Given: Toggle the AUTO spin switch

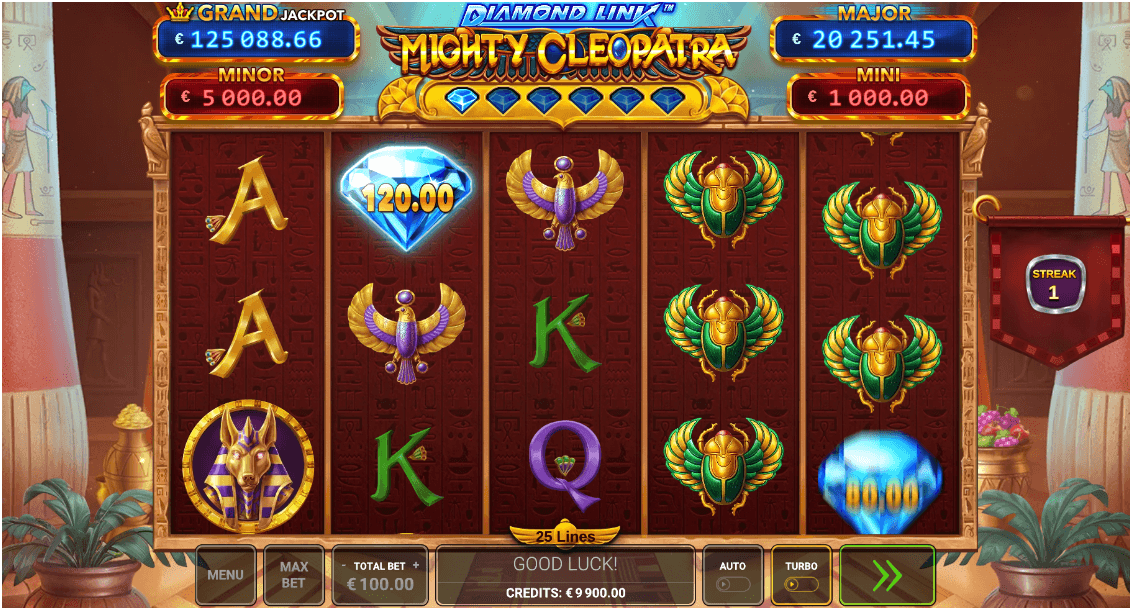Looking at the screenshot, I should [733, 584].
